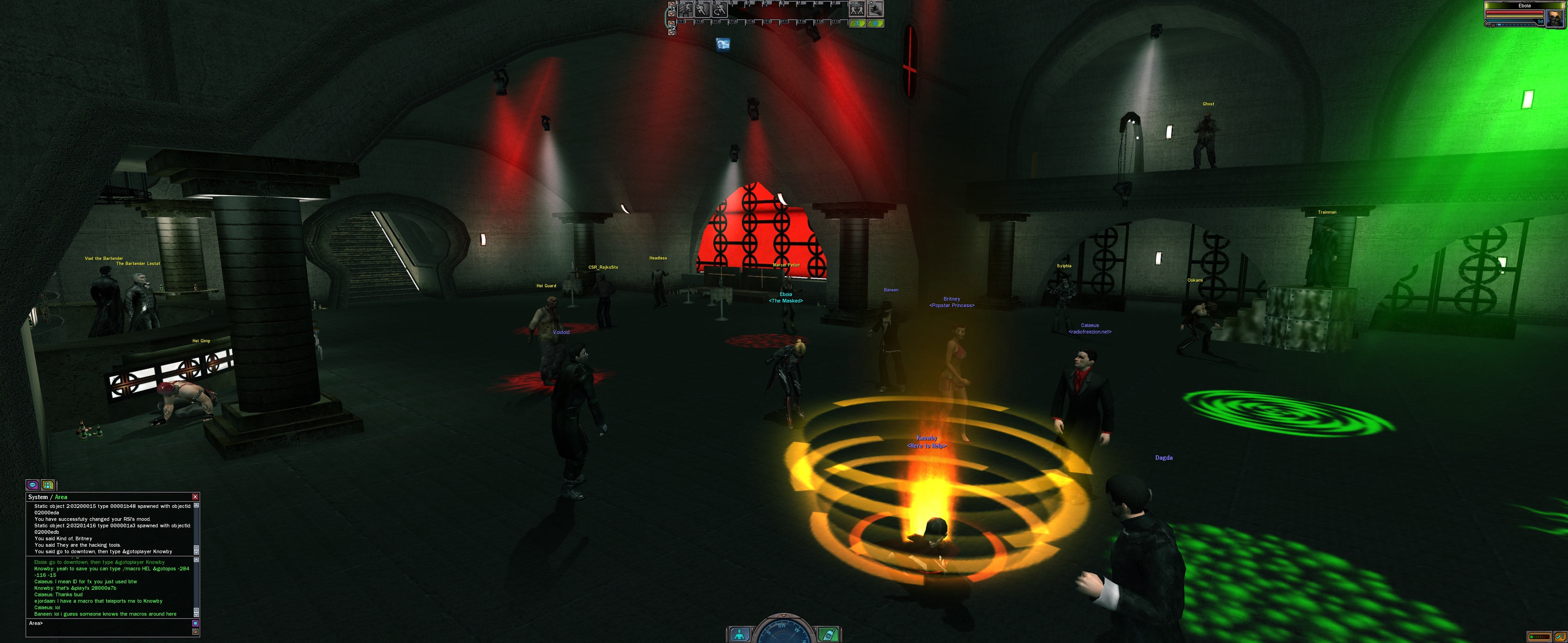Click the chat window resize corner handle
Viewport: 1568px width, 643px height.
(195, 632)
